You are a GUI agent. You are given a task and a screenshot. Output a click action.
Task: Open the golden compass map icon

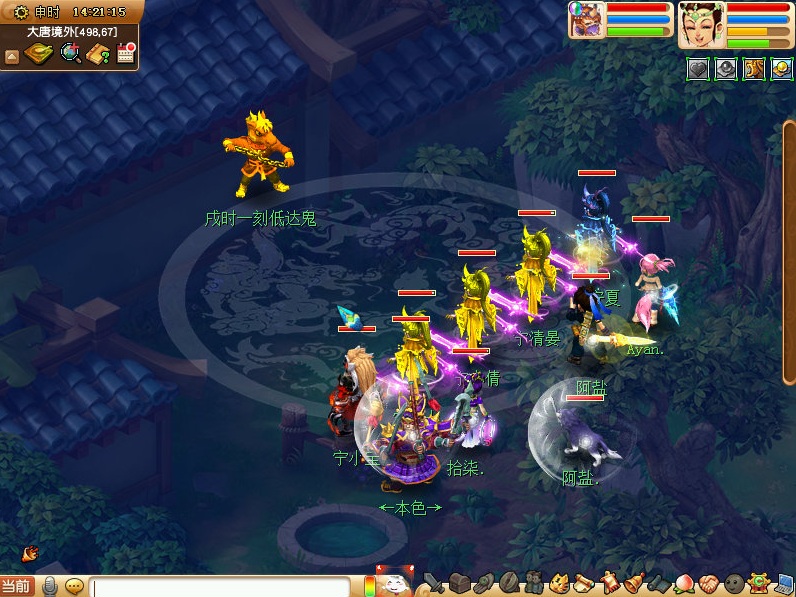[38, 53]
